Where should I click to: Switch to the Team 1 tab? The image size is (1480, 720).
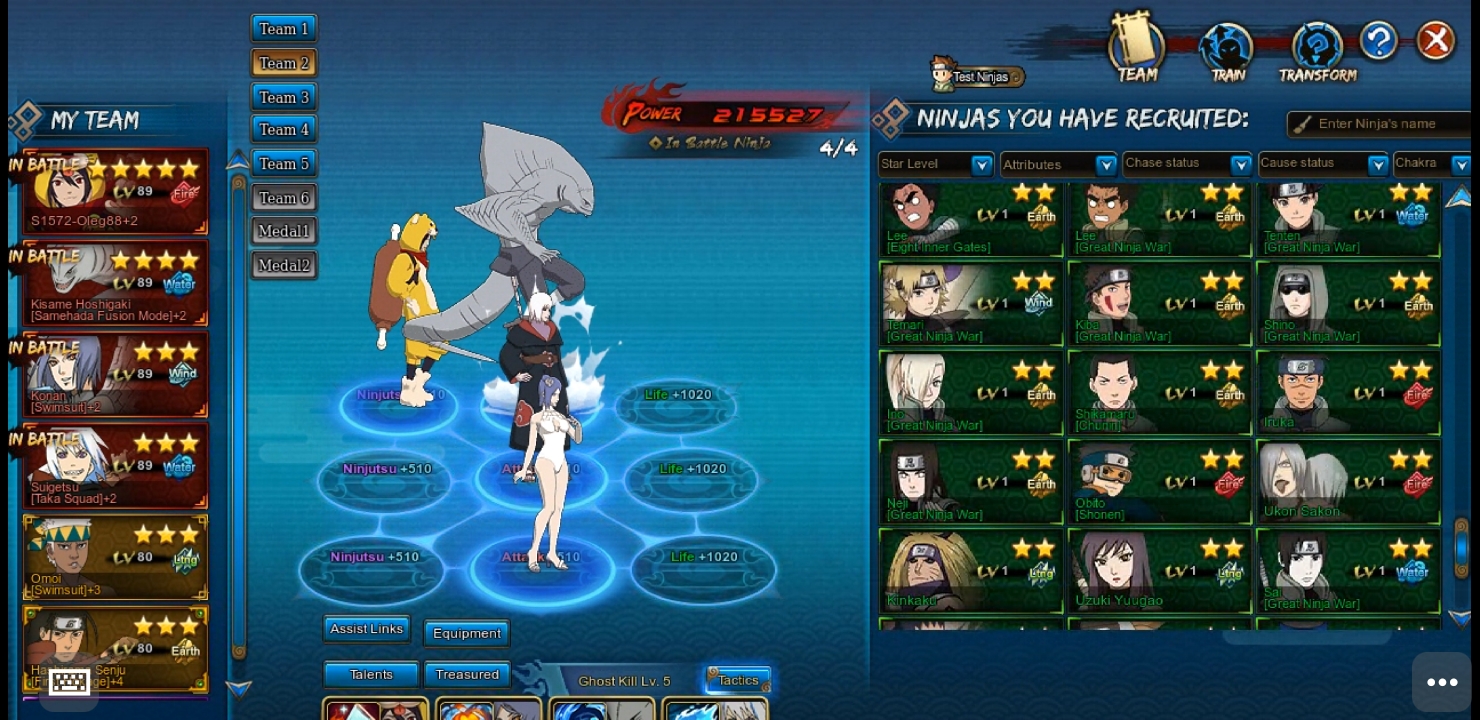coord(284,29)
